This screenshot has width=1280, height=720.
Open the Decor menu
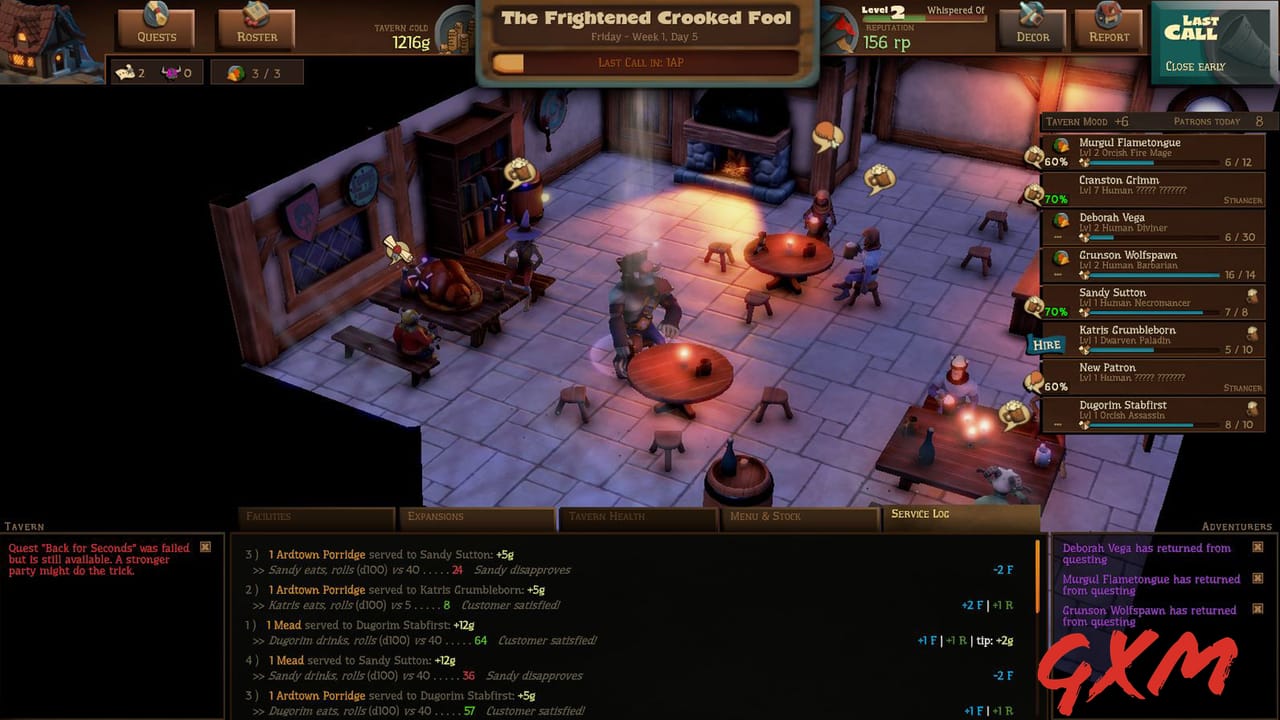1031,30
